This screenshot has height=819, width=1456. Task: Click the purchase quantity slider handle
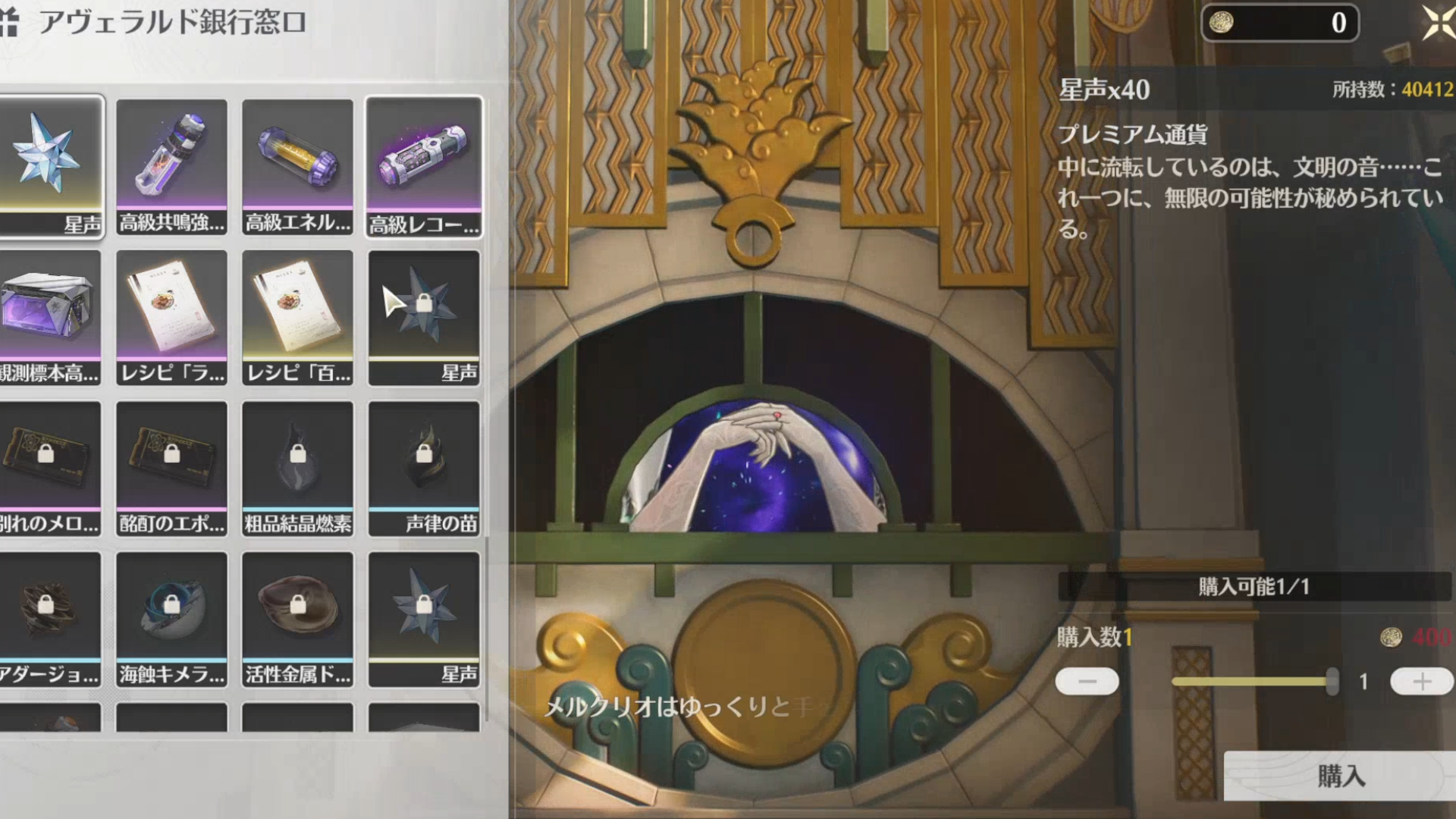click(x=1332, y=682)
